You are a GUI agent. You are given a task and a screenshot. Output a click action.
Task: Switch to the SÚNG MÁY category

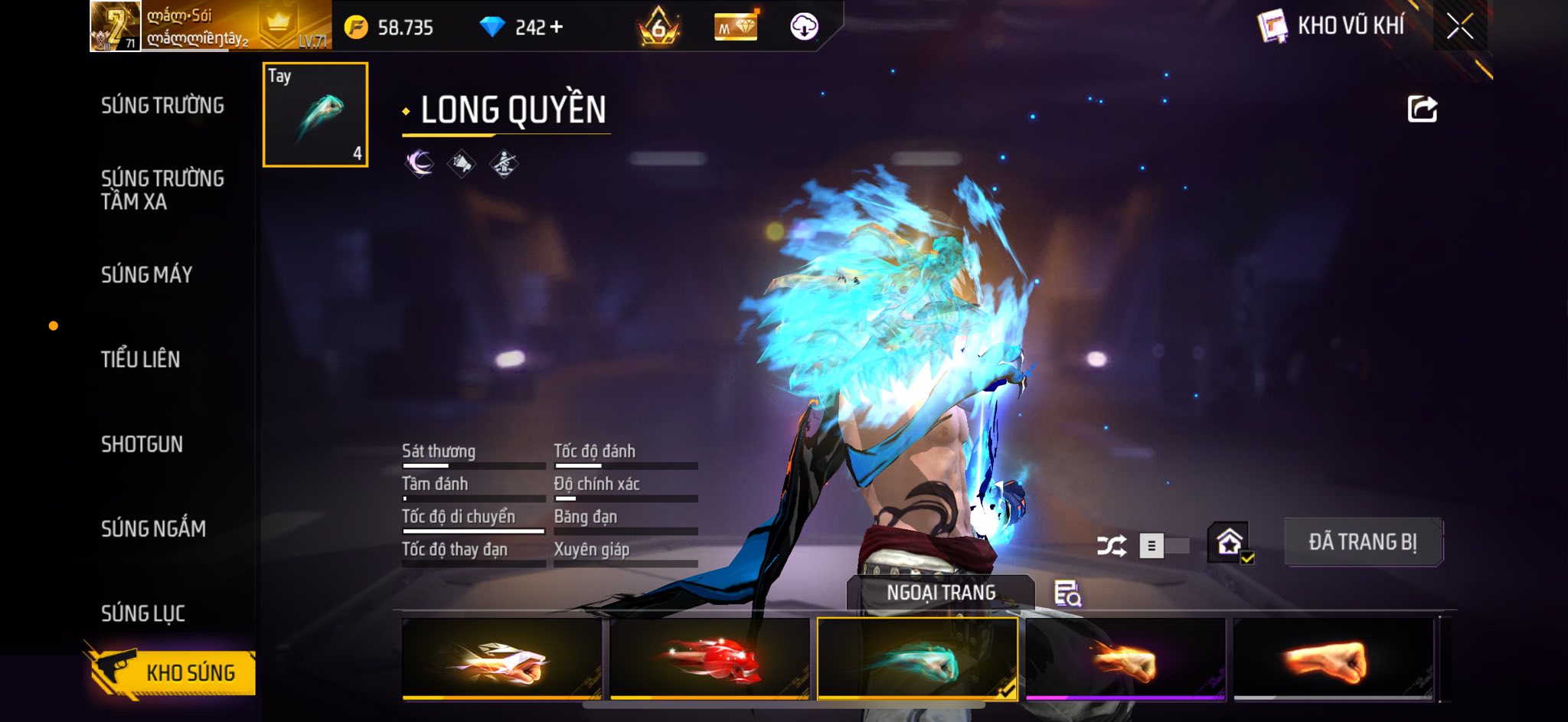pyautogui.click(x=146, y=275)
